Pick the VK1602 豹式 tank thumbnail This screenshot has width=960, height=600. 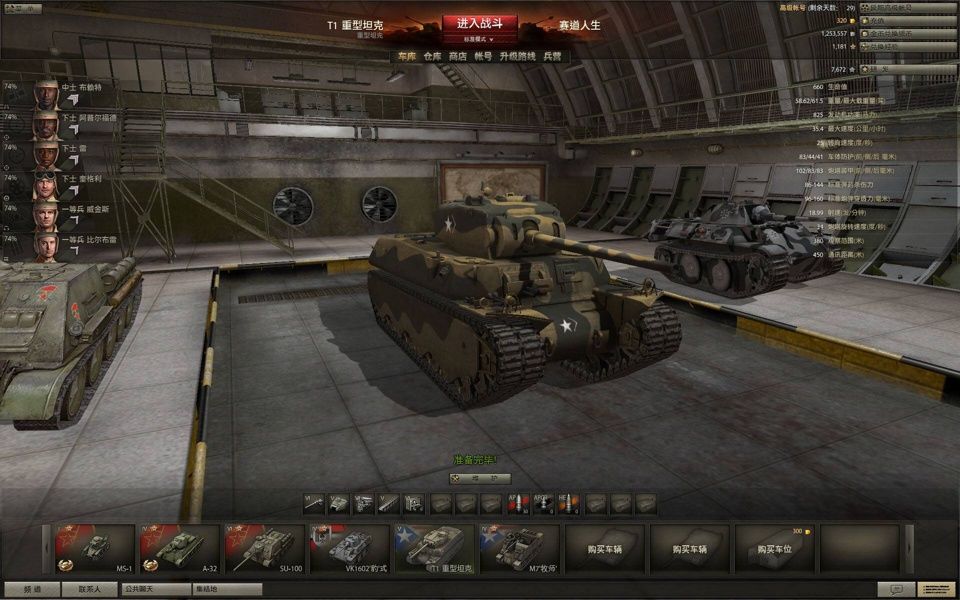349,548
